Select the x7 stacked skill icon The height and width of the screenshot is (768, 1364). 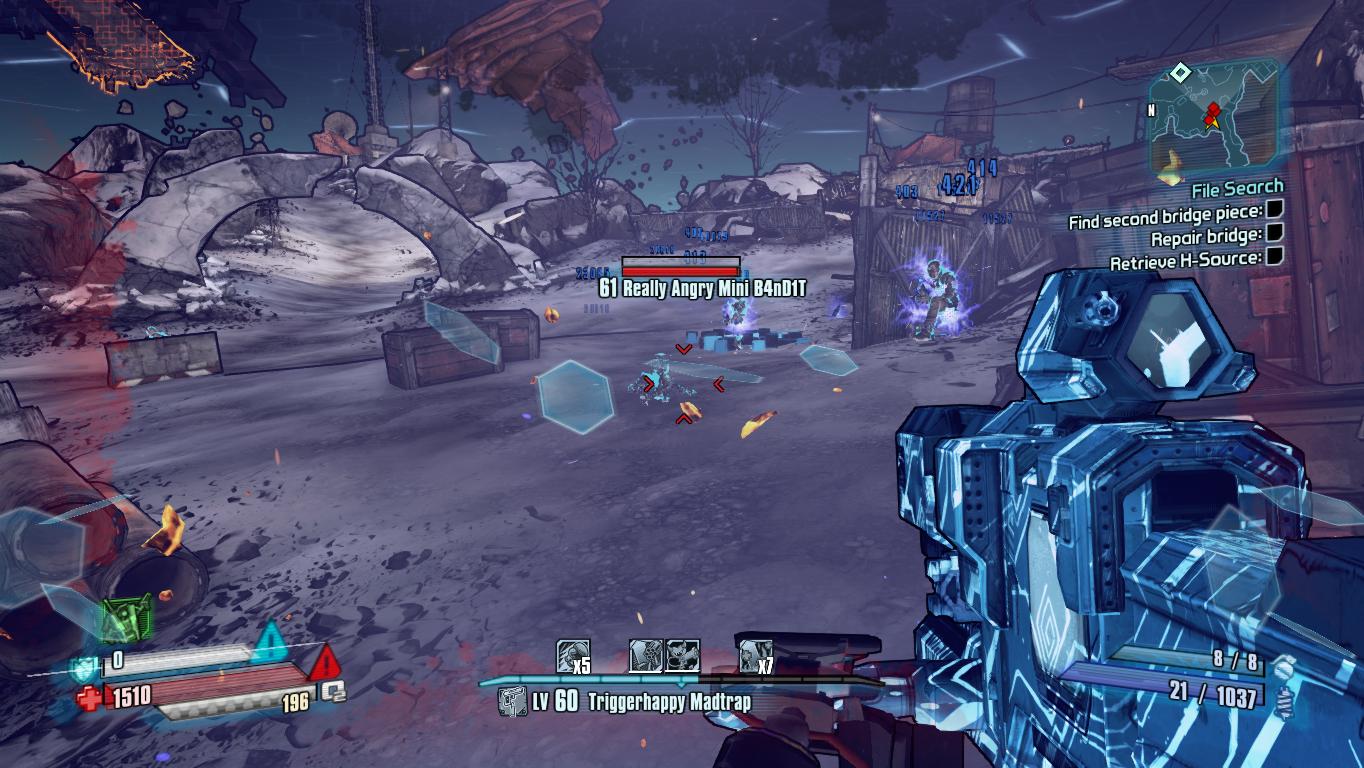click(753, 657)
